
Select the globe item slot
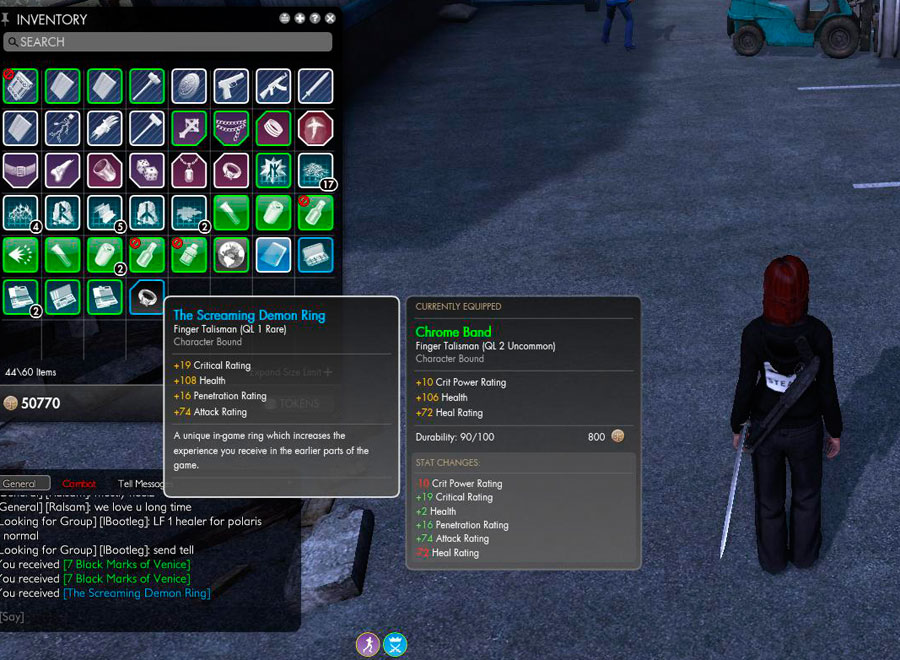click(231, 255)
